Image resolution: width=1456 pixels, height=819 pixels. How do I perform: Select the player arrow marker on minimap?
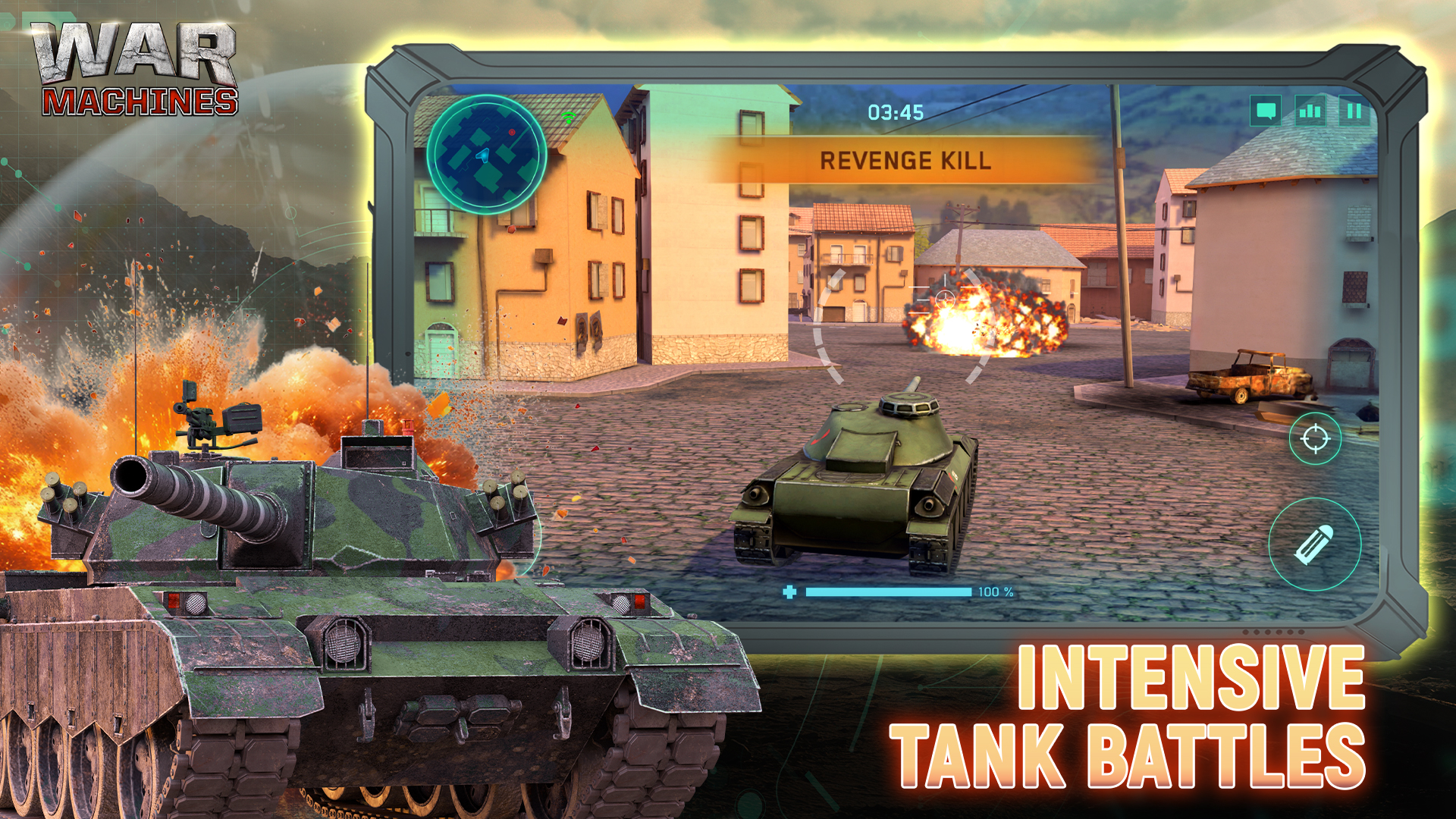coord(484,155)
